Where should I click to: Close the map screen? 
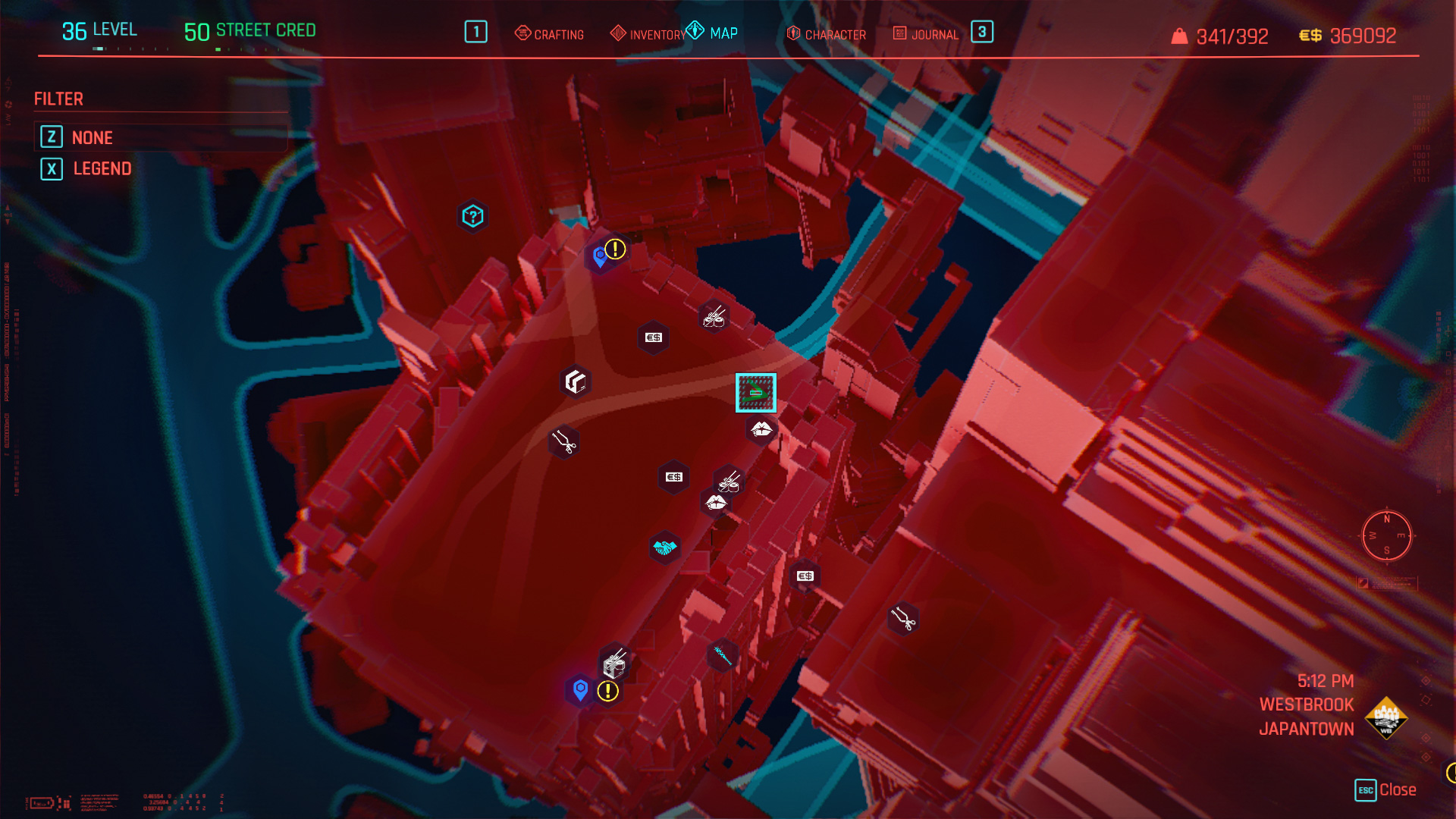pos(1385,789)
